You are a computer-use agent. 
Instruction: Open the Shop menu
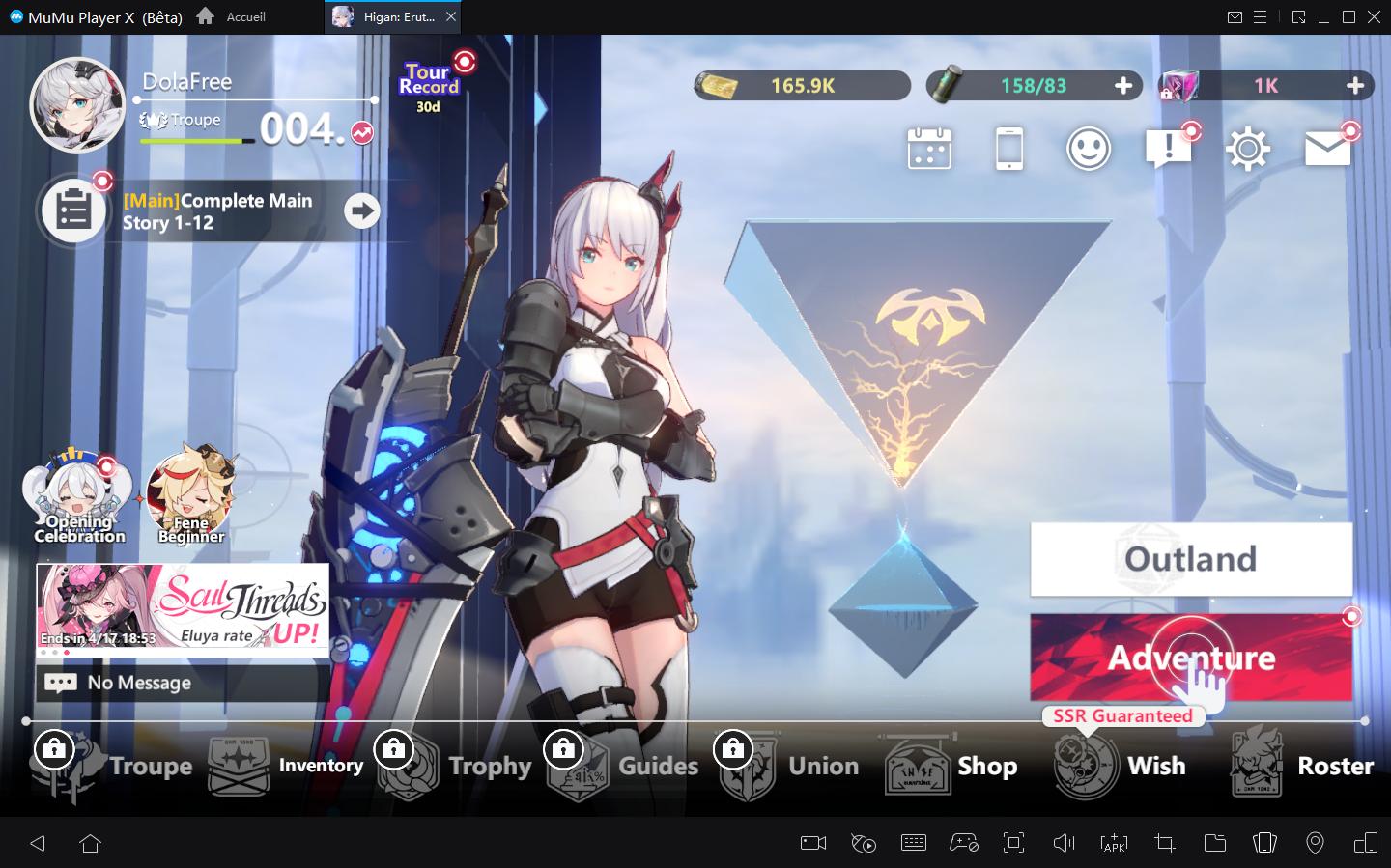(x=951, y=766)
